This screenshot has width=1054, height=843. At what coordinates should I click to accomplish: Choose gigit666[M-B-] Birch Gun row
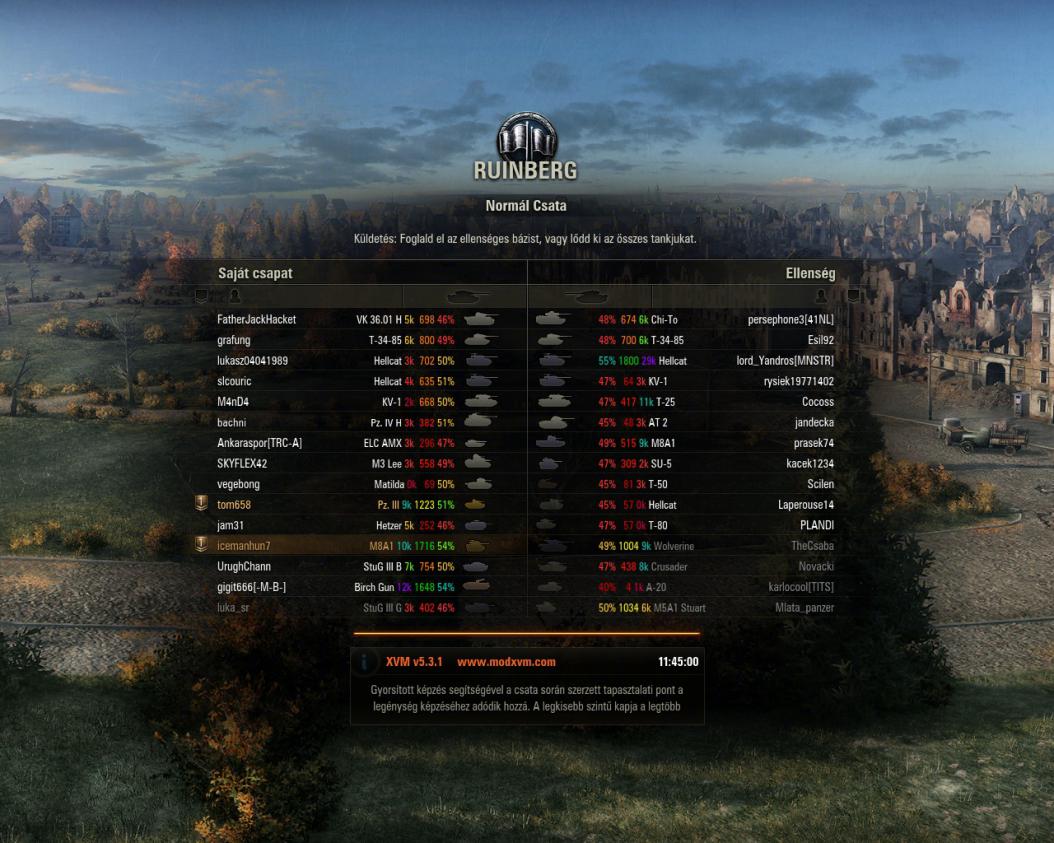pyautogui.click(x=251, y=587)
